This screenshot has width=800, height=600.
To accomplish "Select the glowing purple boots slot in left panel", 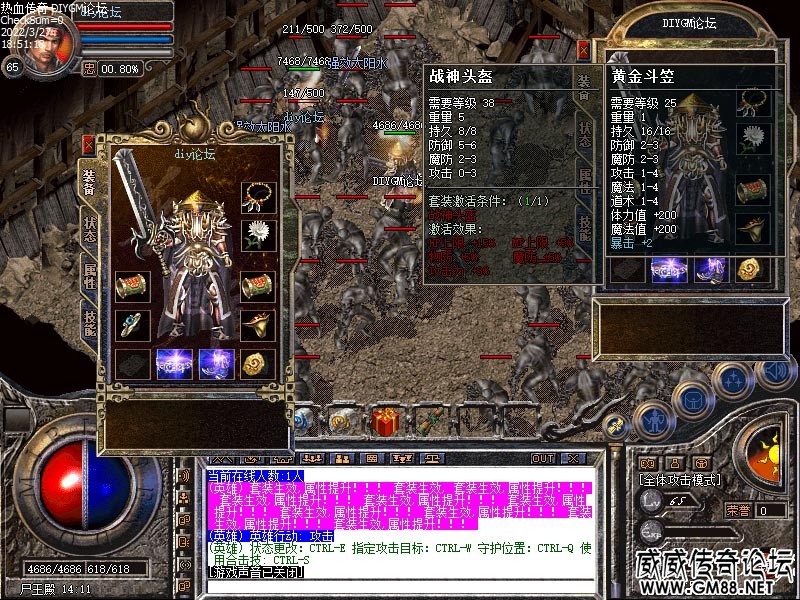I will pos(216,364).
